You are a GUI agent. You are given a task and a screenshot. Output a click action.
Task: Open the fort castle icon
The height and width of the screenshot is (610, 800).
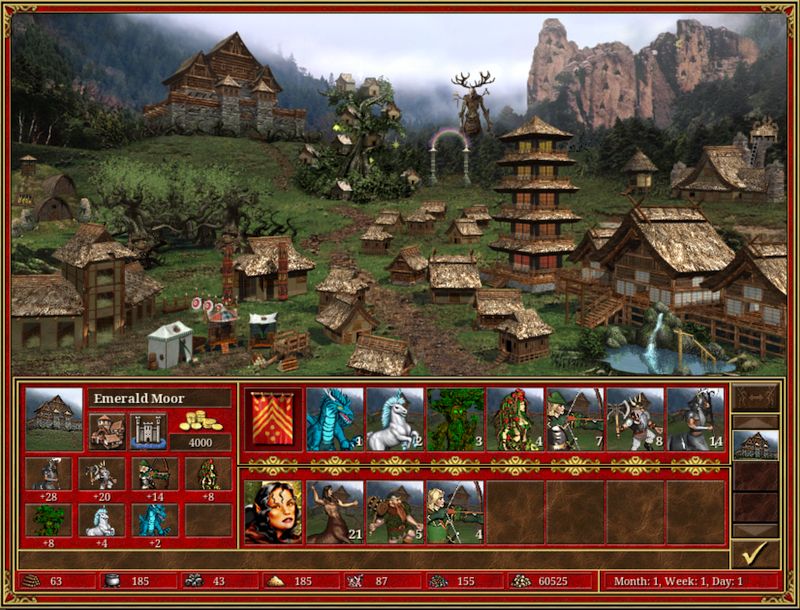(x=148, y=430)
